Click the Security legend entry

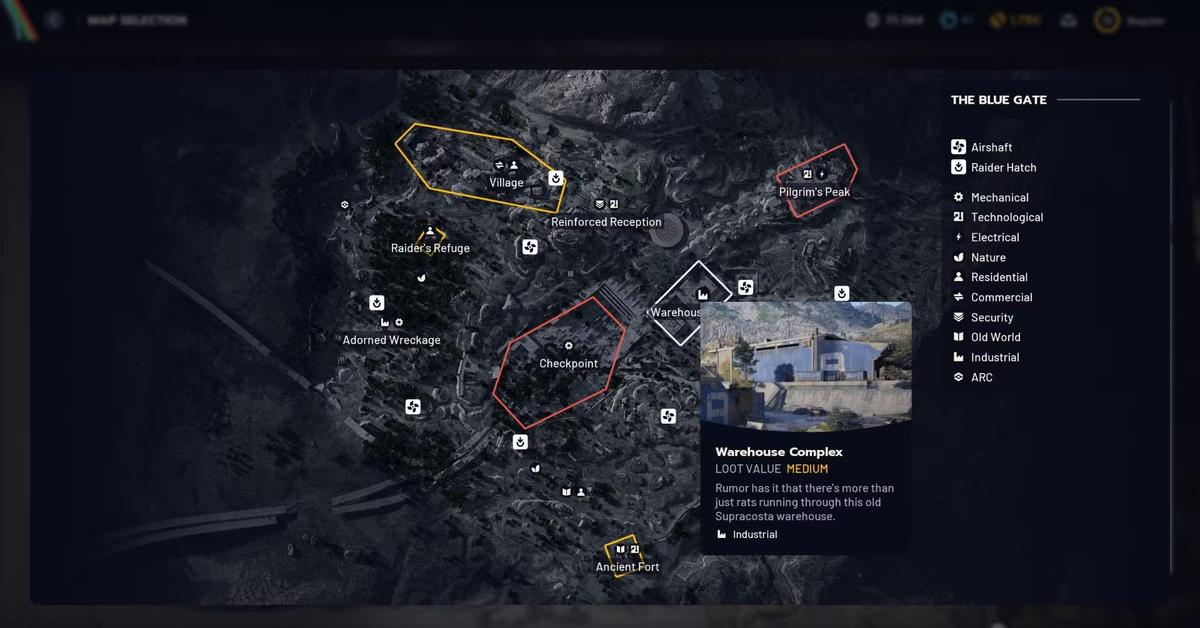(x=992, y=317)
